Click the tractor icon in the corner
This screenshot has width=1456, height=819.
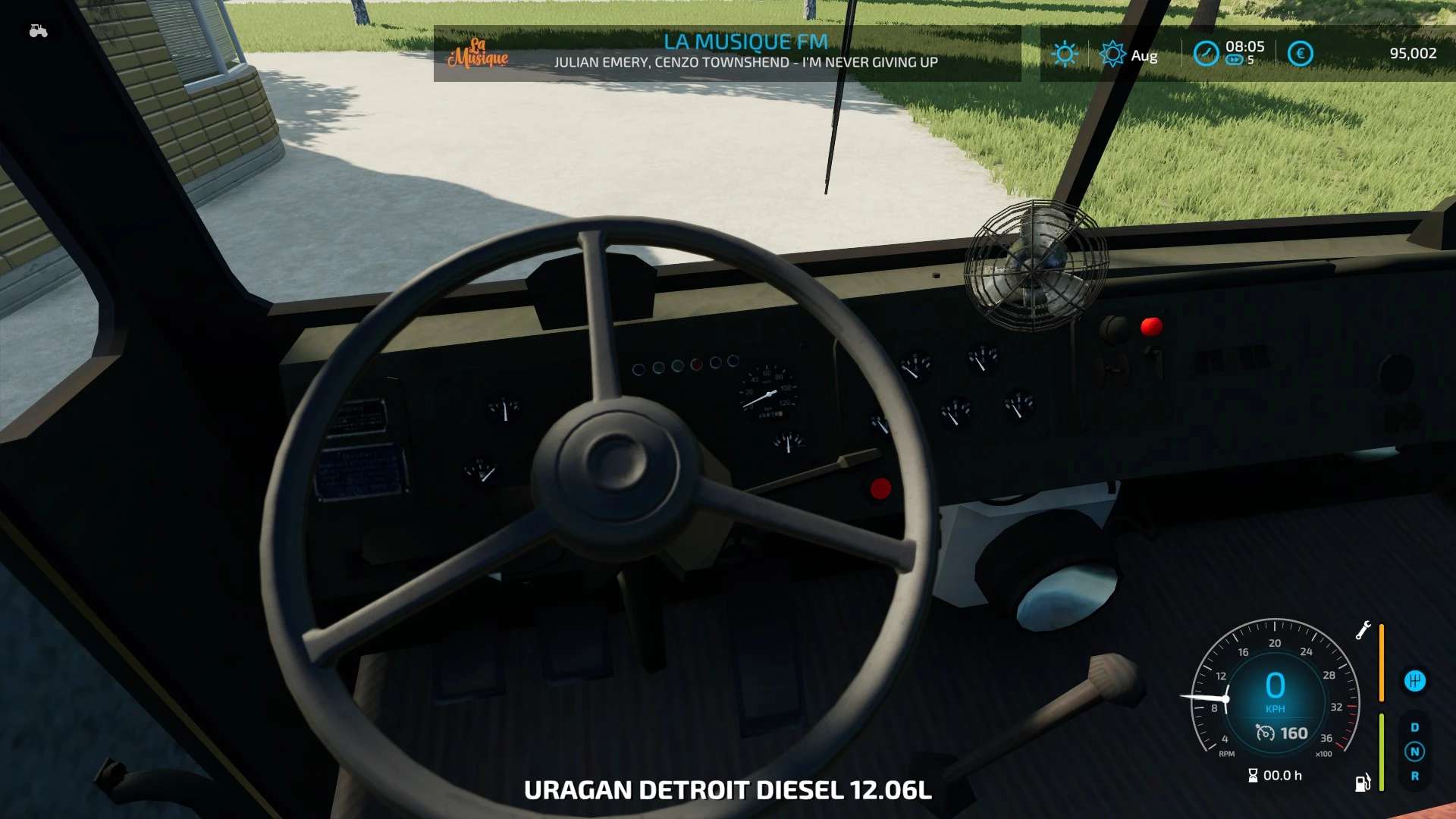coord(38,31)
